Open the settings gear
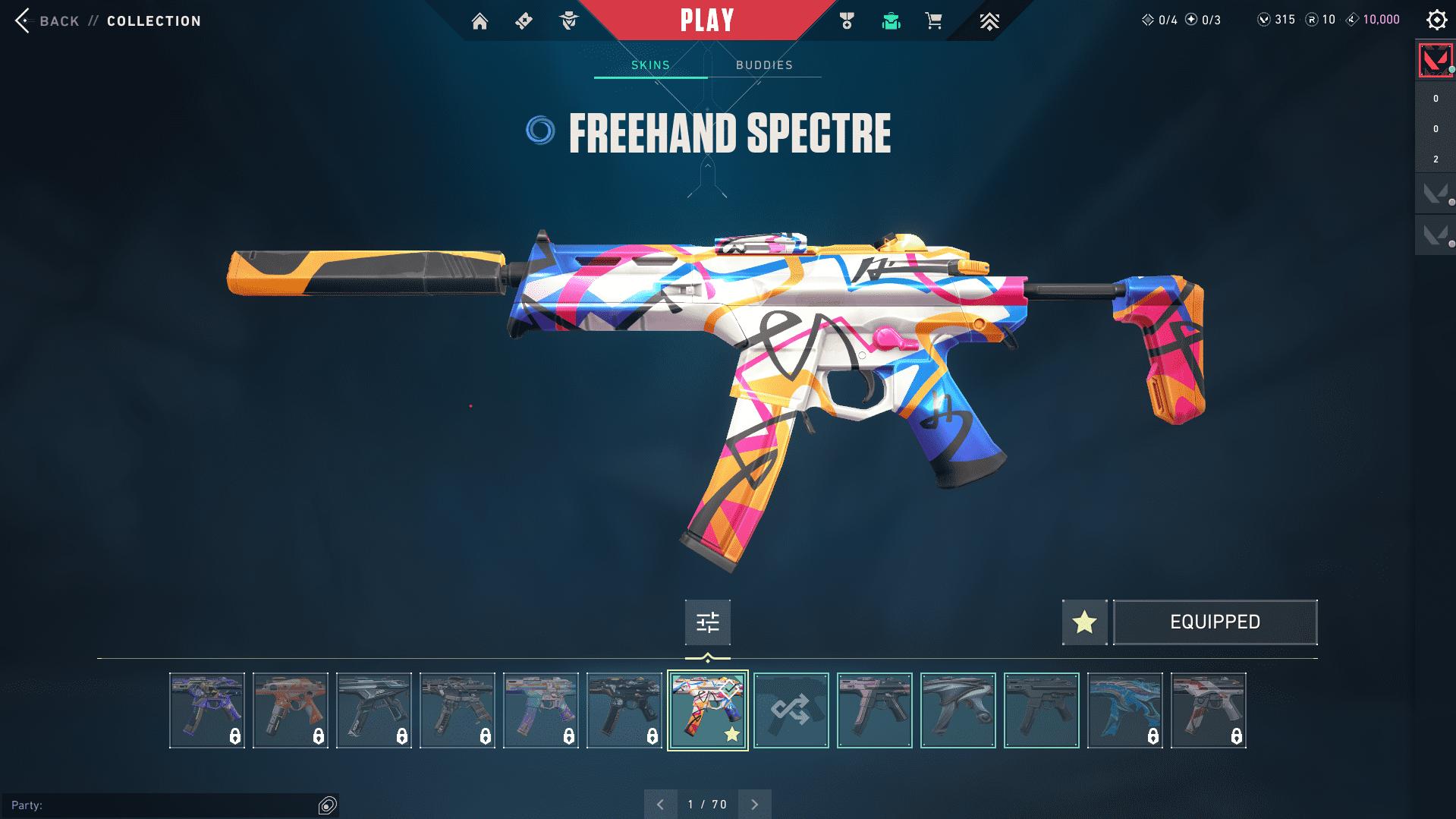This screenshot has height=819, width=1456. coord(1436,20)
